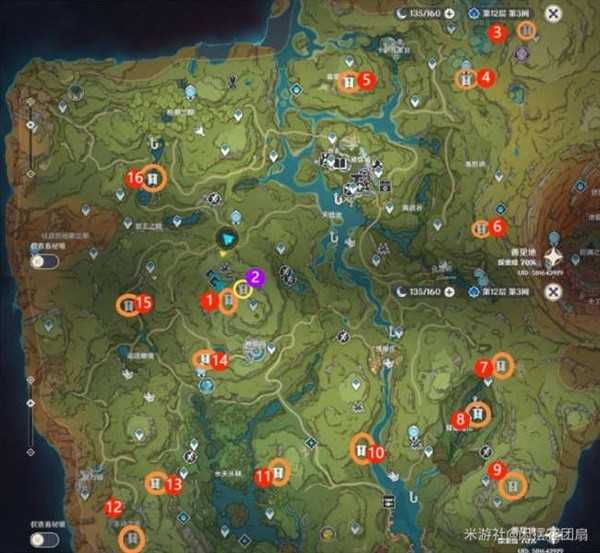The height and width of the screenshot is (553, 600).
Task: Select the circled map pin numbered 8
Action: 480,413
